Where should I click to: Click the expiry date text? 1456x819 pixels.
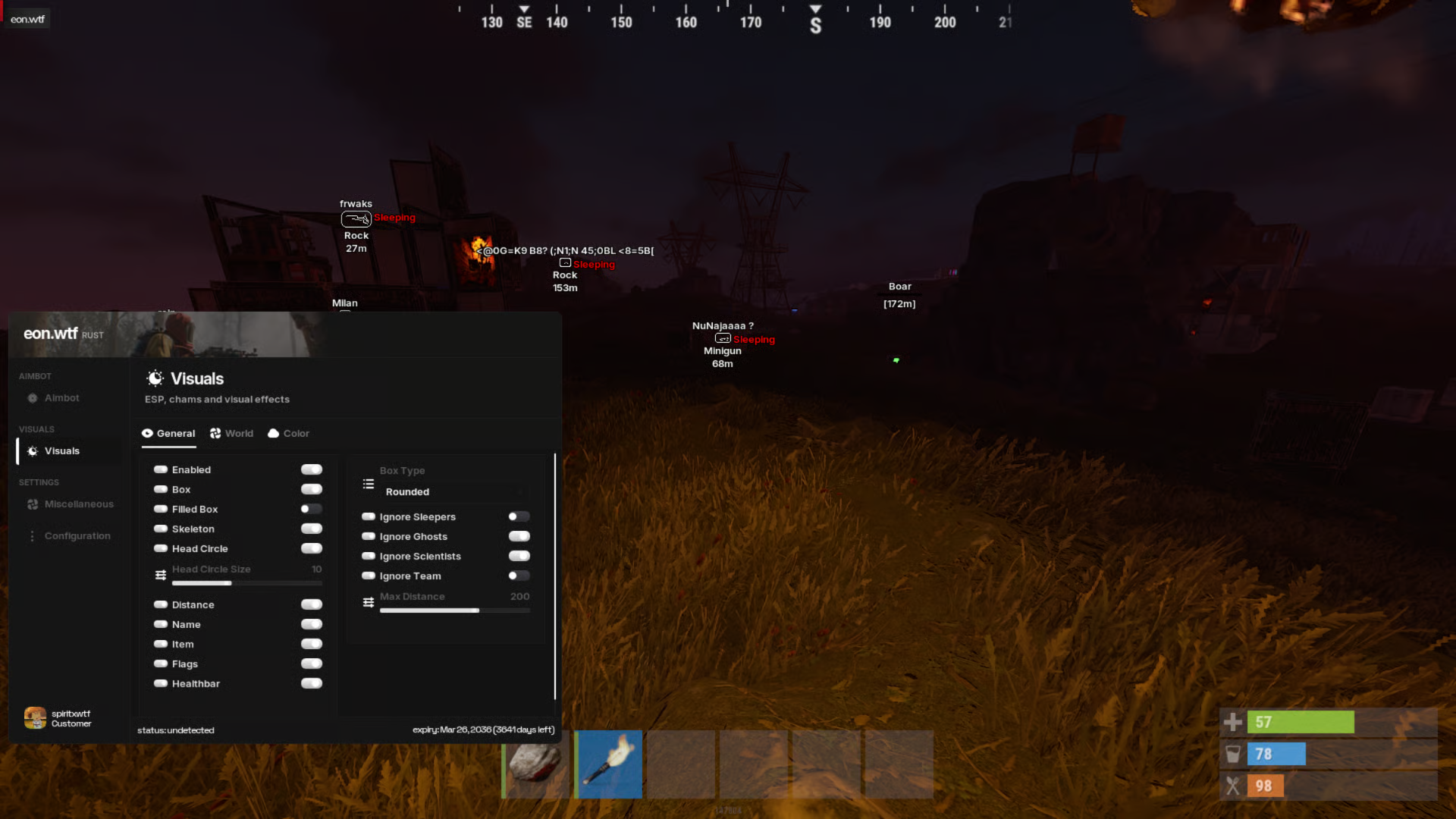click(x=484, y=729)
